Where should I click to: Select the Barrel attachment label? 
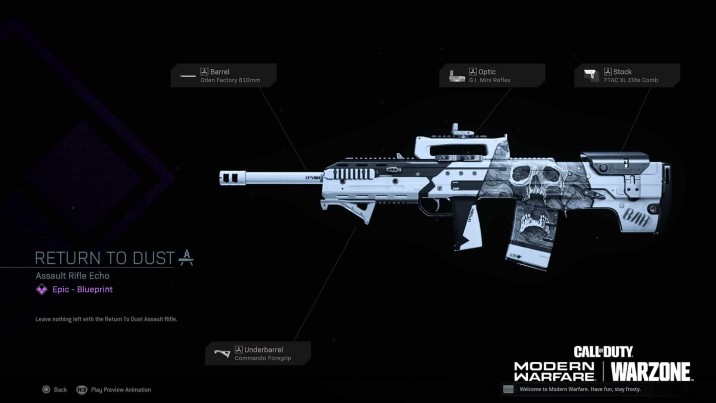pos(222,75)
